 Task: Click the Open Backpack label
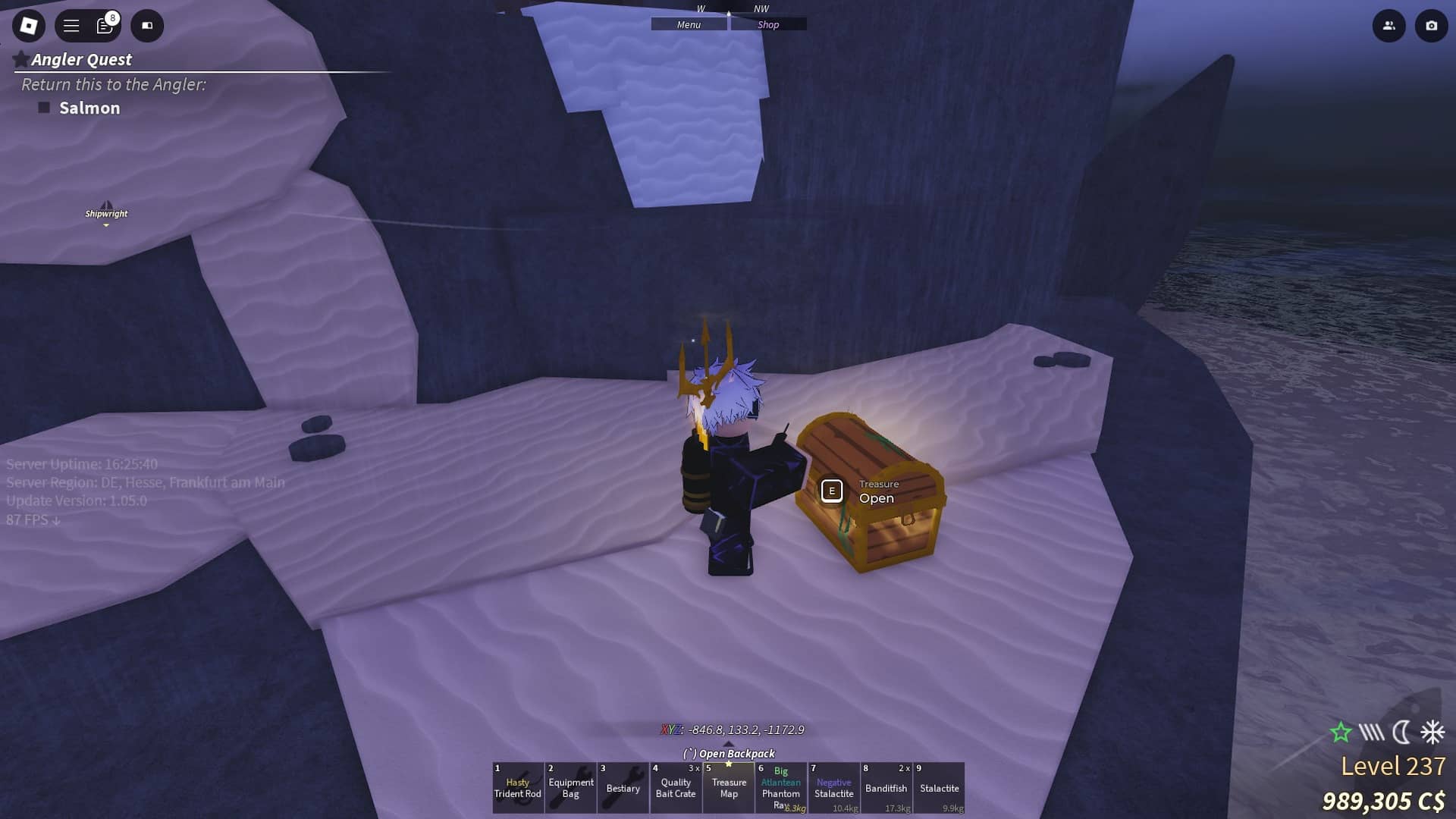click(730, 753)
